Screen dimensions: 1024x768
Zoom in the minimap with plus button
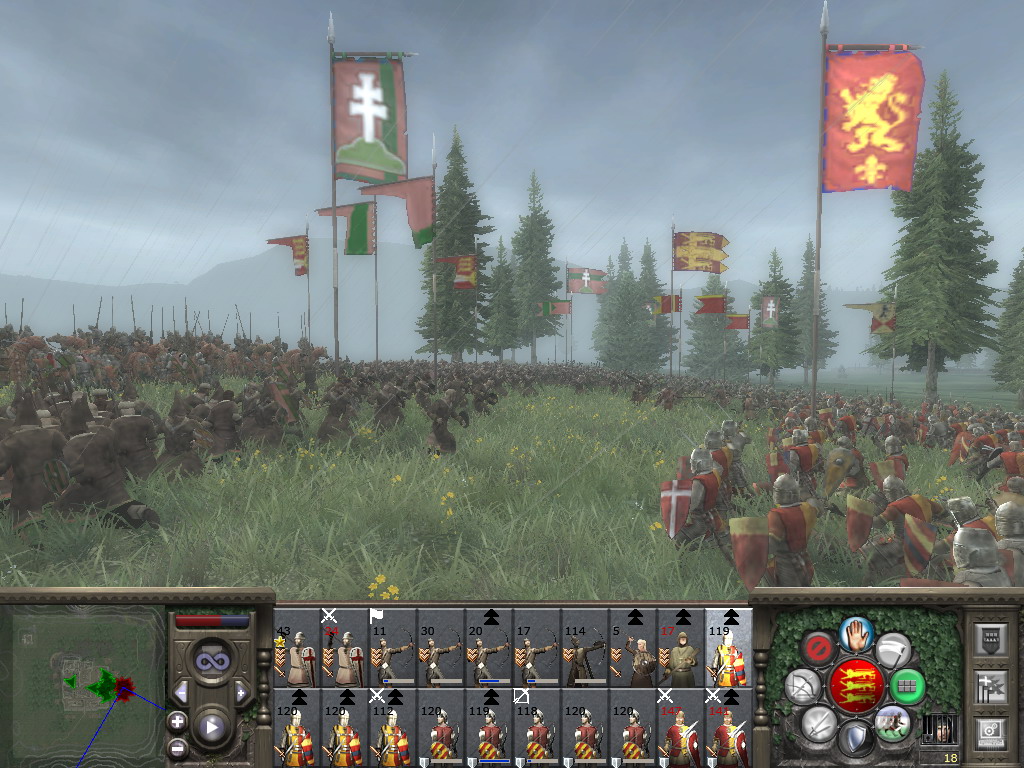tap(177, 720)
